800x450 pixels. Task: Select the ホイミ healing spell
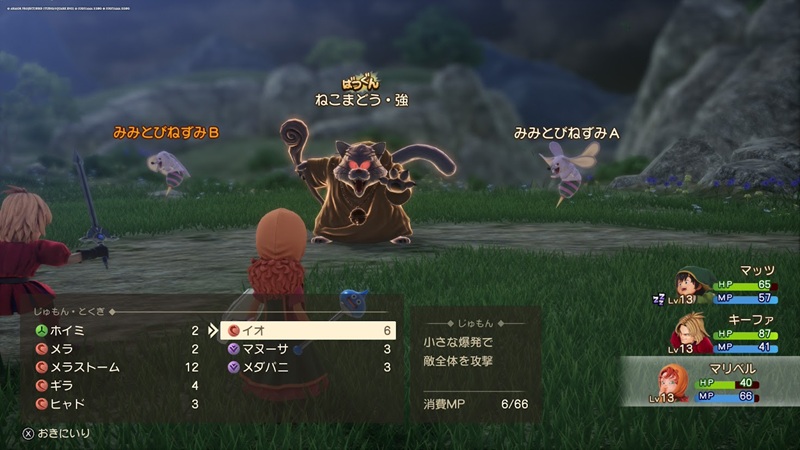tap(110, 329)
